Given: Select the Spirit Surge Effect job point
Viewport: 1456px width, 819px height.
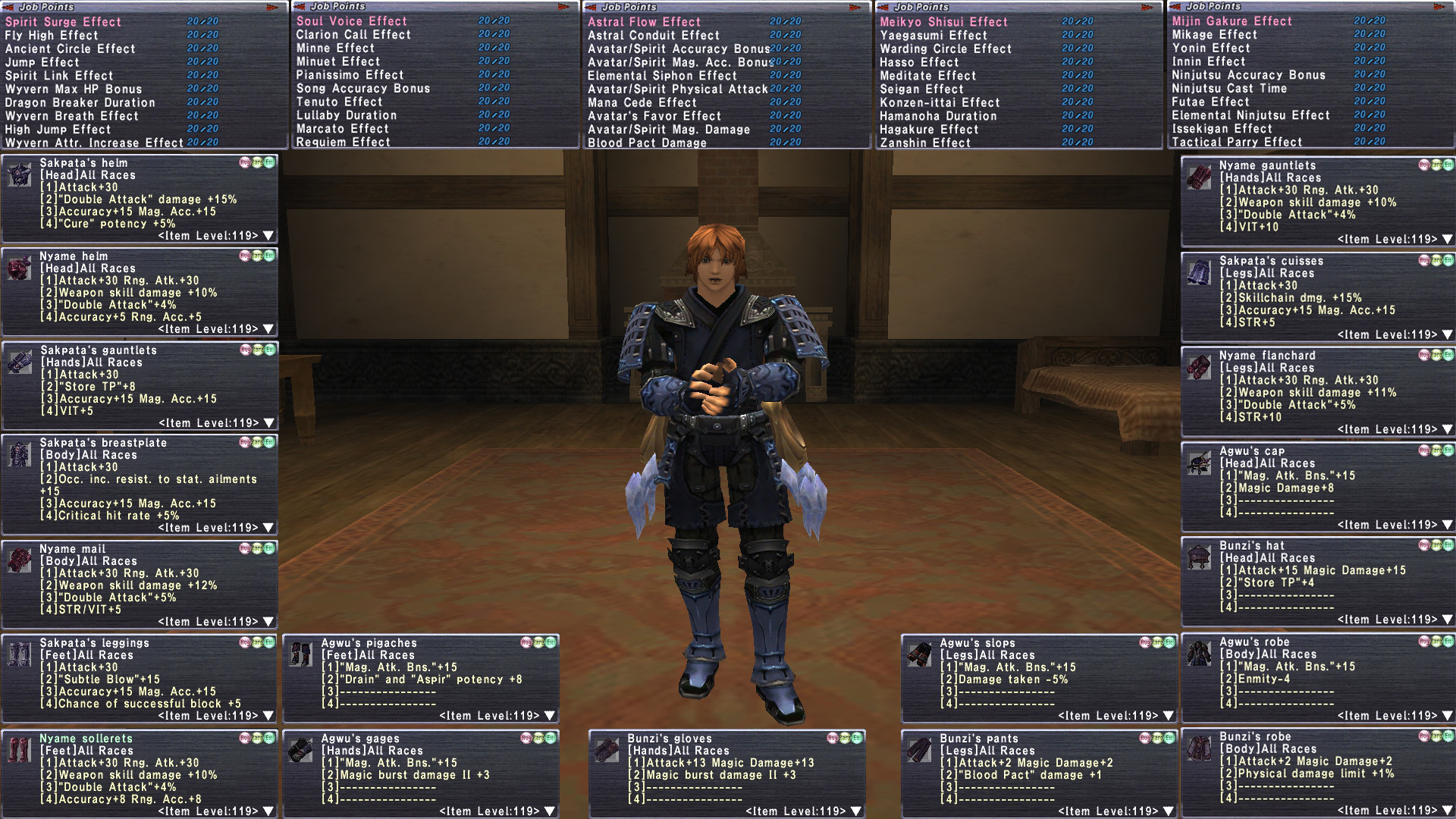Looking at the screenshot, I should 64,22.
